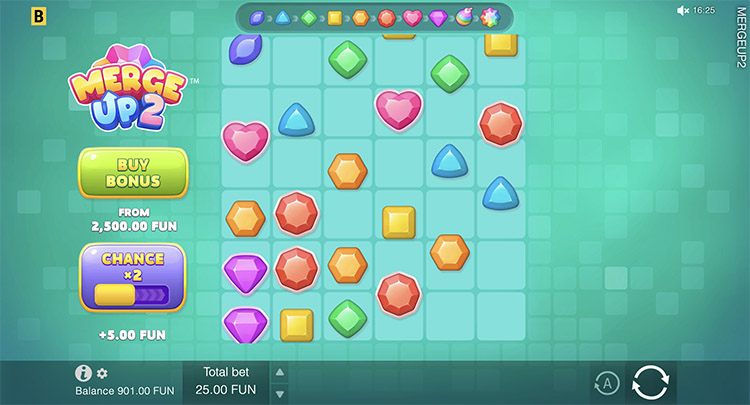Unmute the game sound

pyautogui.click(x=683, y=10)
